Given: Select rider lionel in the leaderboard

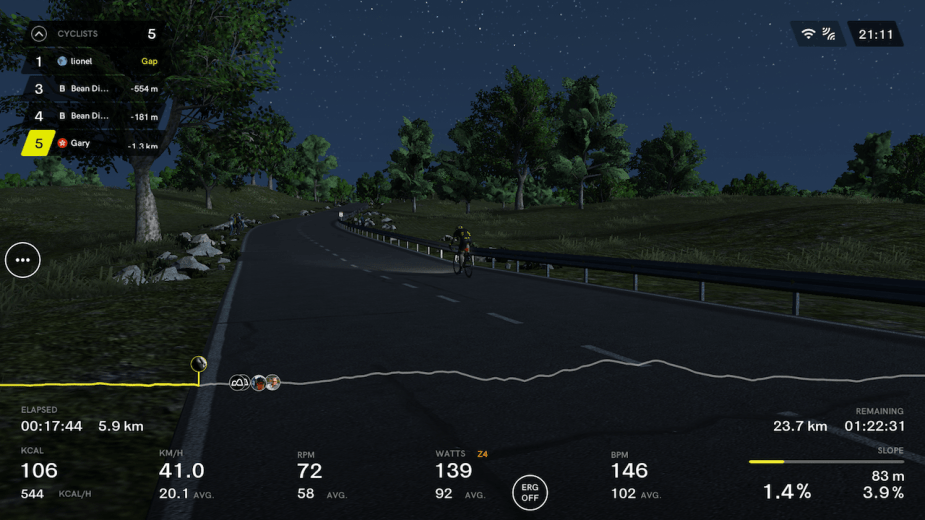Looking at the screenshot, I should pos(95,61).
